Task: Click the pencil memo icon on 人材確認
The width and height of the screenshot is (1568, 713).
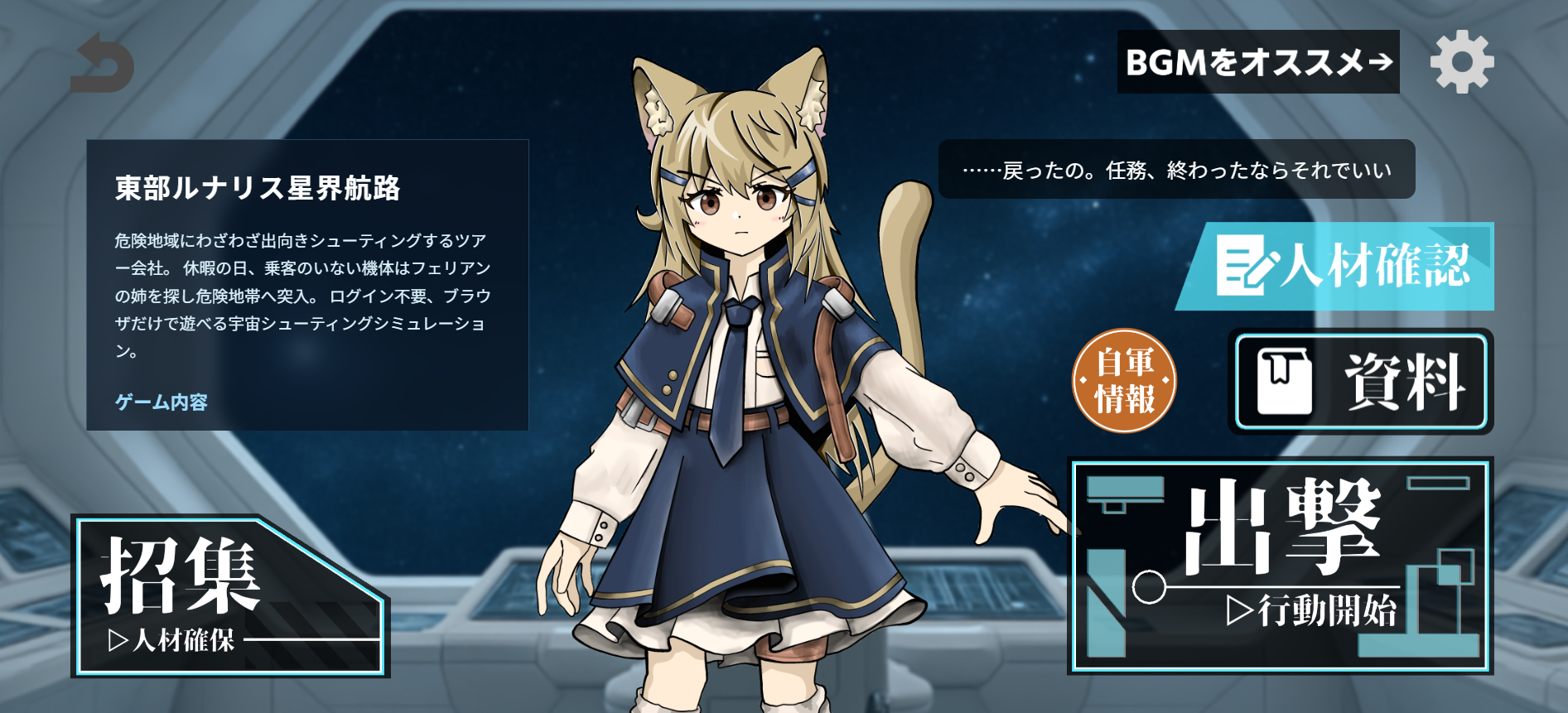Action: [x=1242, y=267]
